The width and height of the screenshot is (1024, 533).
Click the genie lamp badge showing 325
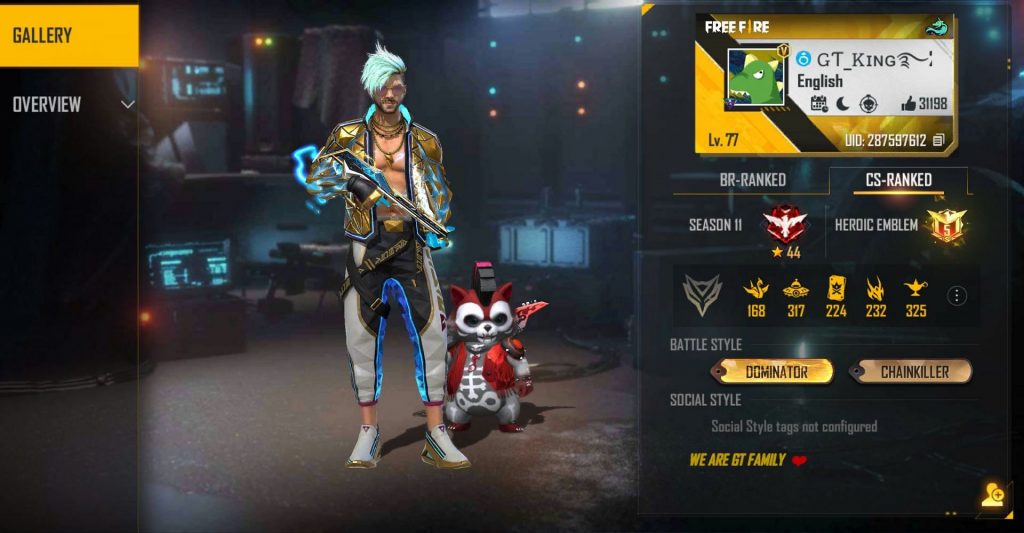click(x=915, y=291)
